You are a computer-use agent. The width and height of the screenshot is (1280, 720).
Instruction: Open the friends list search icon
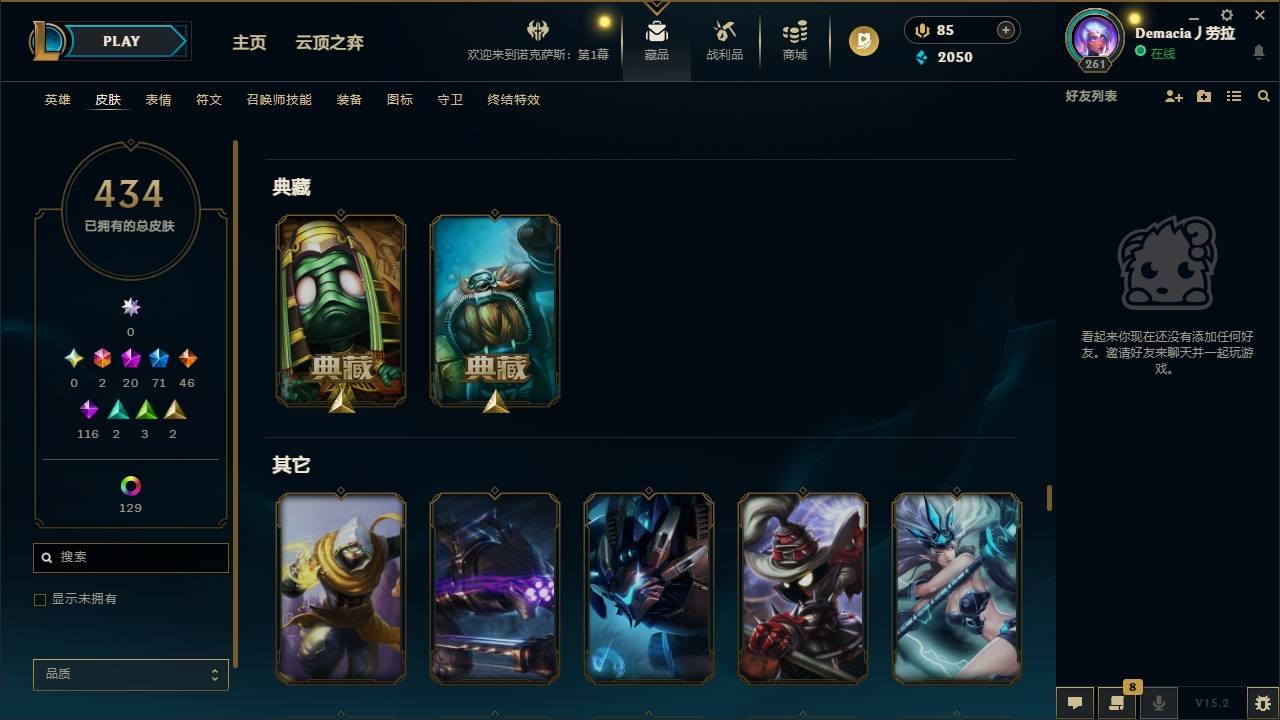[1264, 95]
